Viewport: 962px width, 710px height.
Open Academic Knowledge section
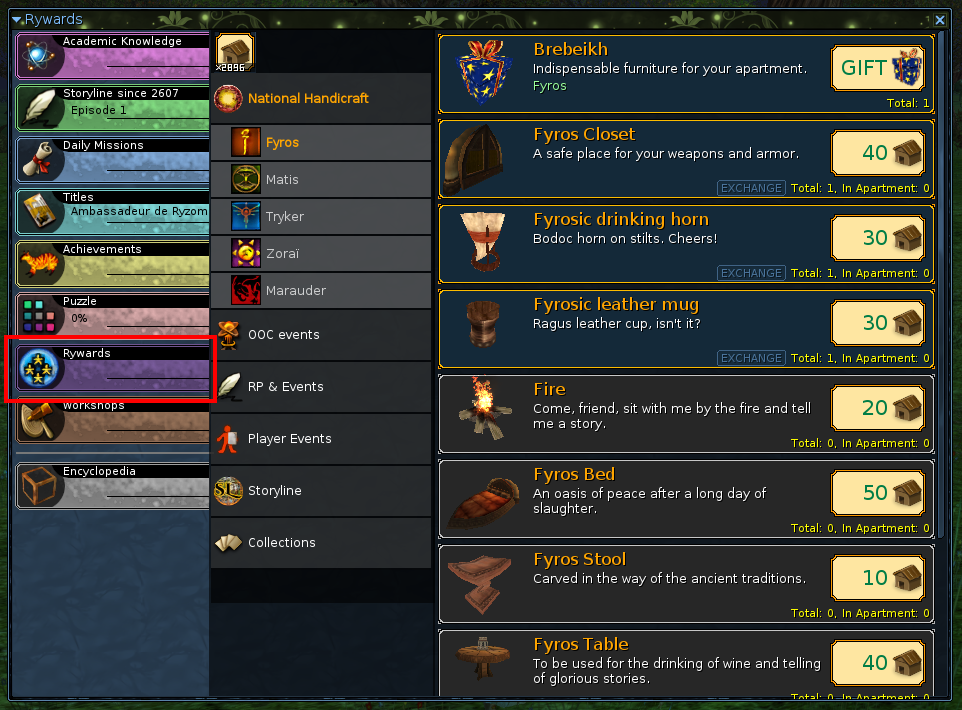click(x=113, y=56)
